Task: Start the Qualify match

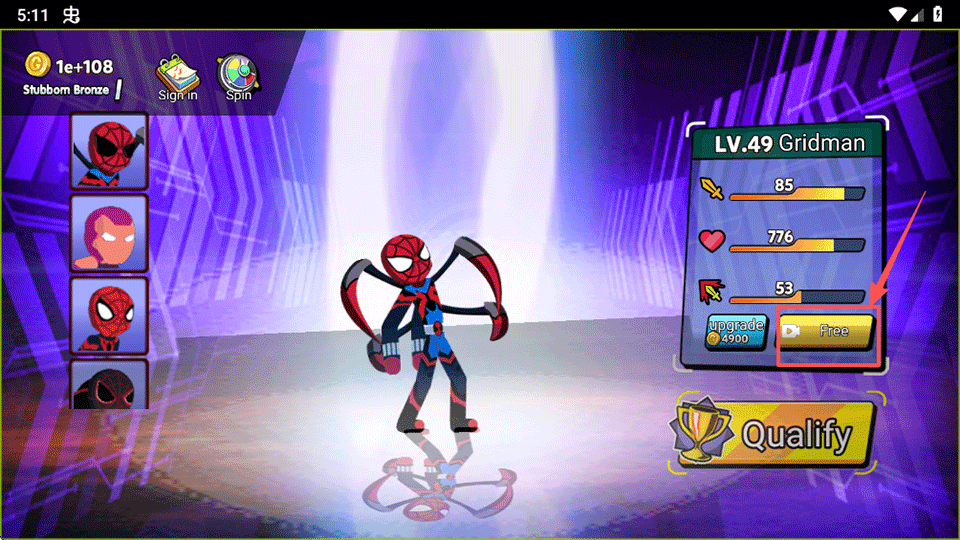Action: tap(773, 435)
